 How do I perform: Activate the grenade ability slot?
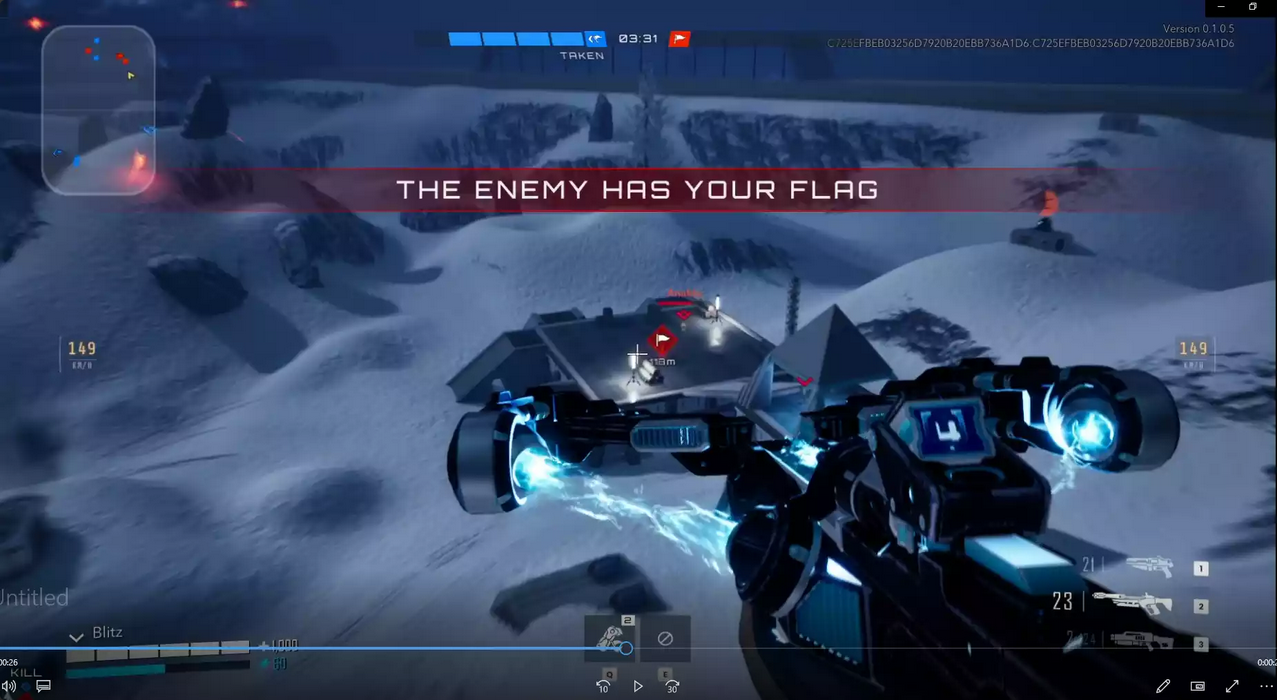click(x=610, y=637)
